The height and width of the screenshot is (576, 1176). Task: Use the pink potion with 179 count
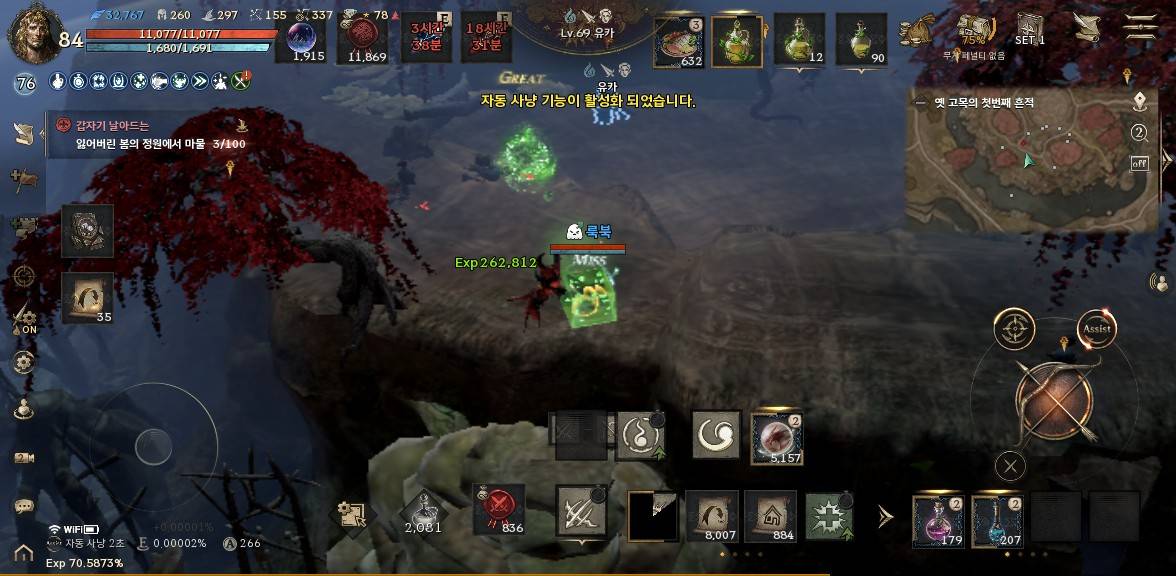click(938, 520)
